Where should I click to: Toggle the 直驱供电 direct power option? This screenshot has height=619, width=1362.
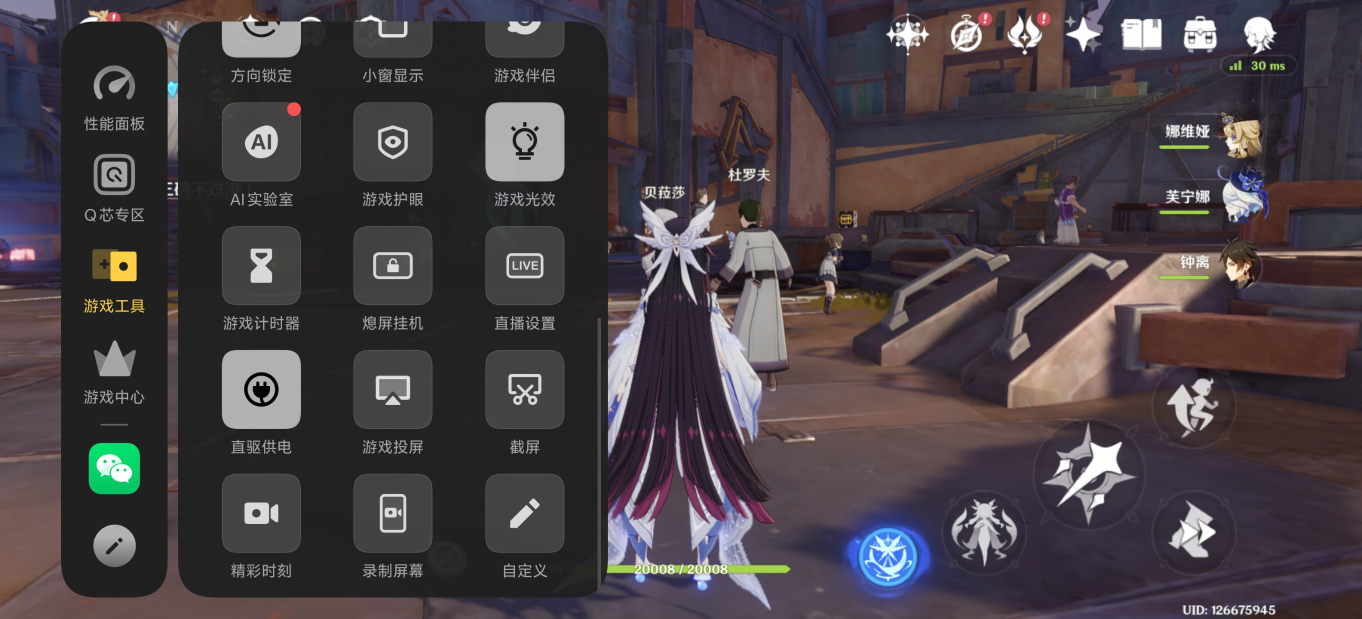(x=261, y=390)
